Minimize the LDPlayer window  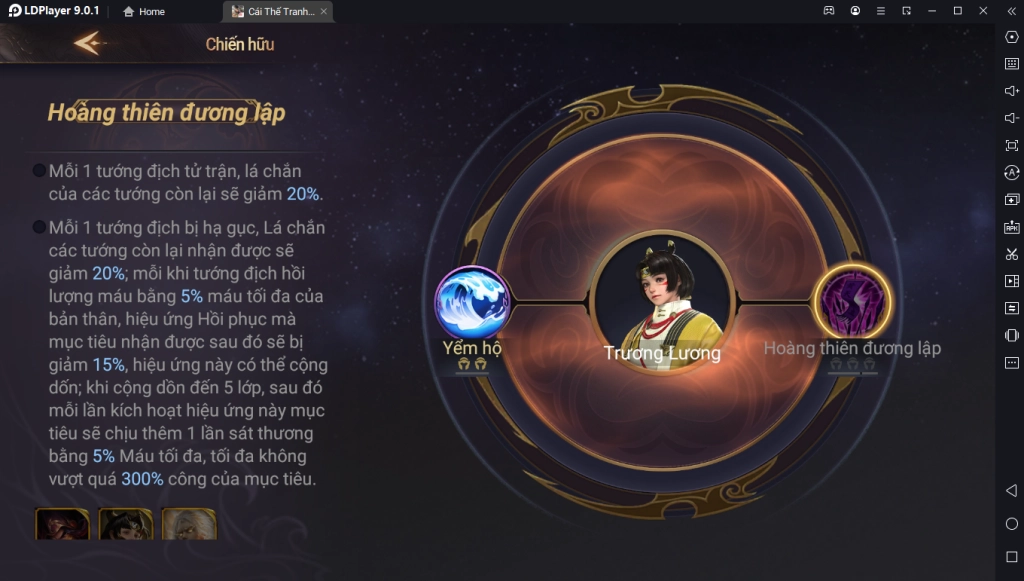coord(932,11)
